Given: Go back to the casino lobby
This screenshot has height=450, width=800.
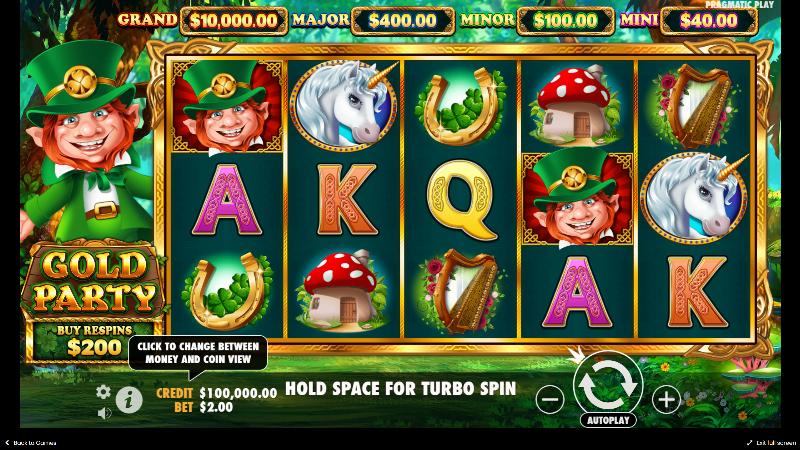Looking at the screenshot, I should [30, 442].
